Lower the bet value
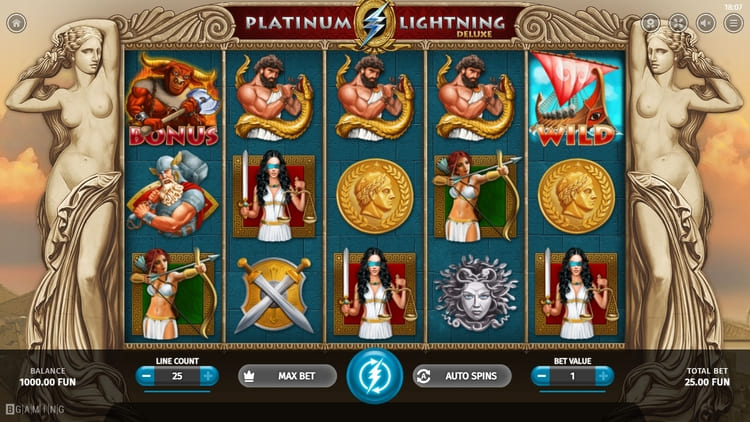This screenshot has width=750, height=422. (543, 376)
